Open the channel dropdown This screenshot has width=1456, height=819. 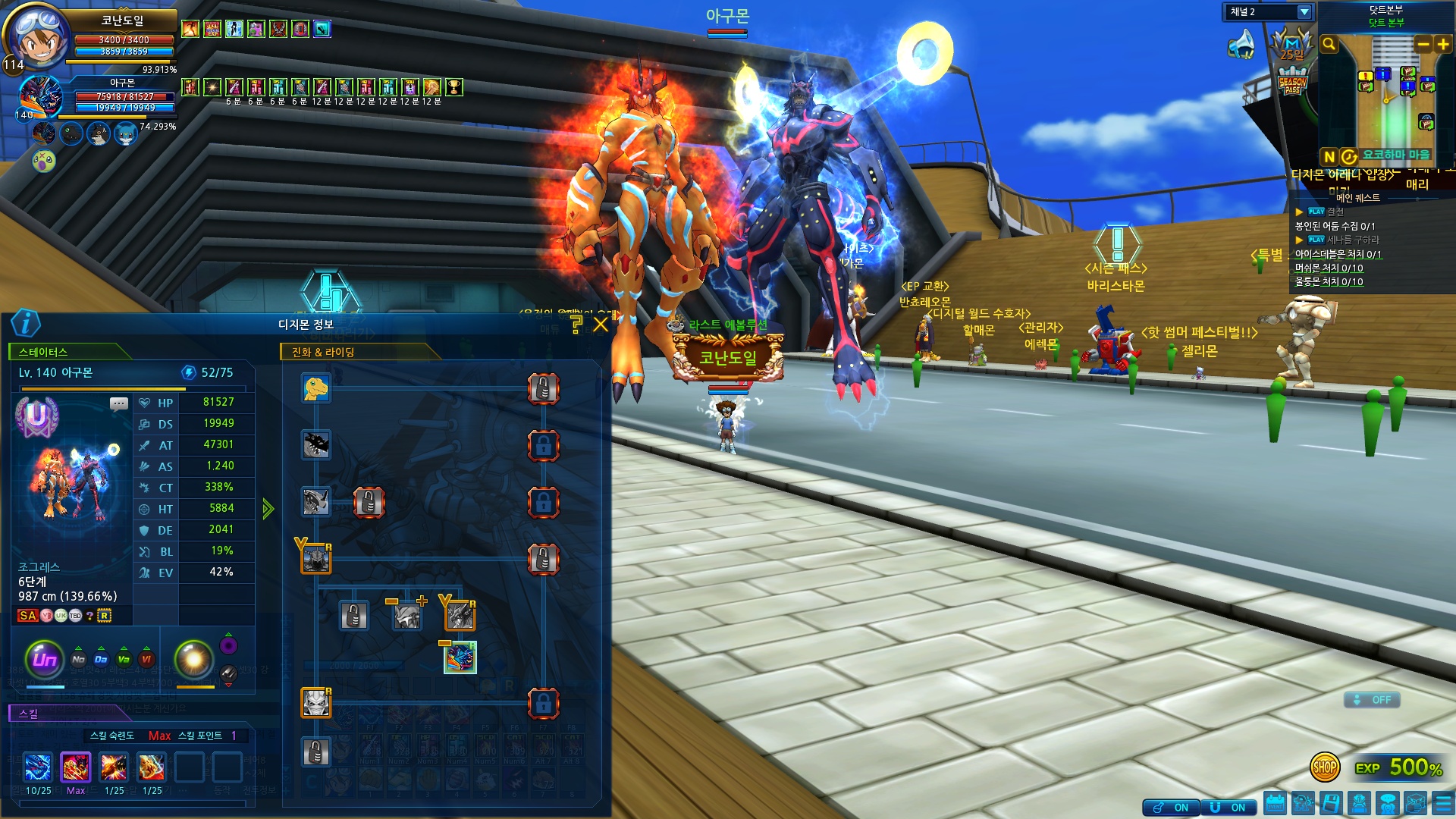coord(1304,12)
